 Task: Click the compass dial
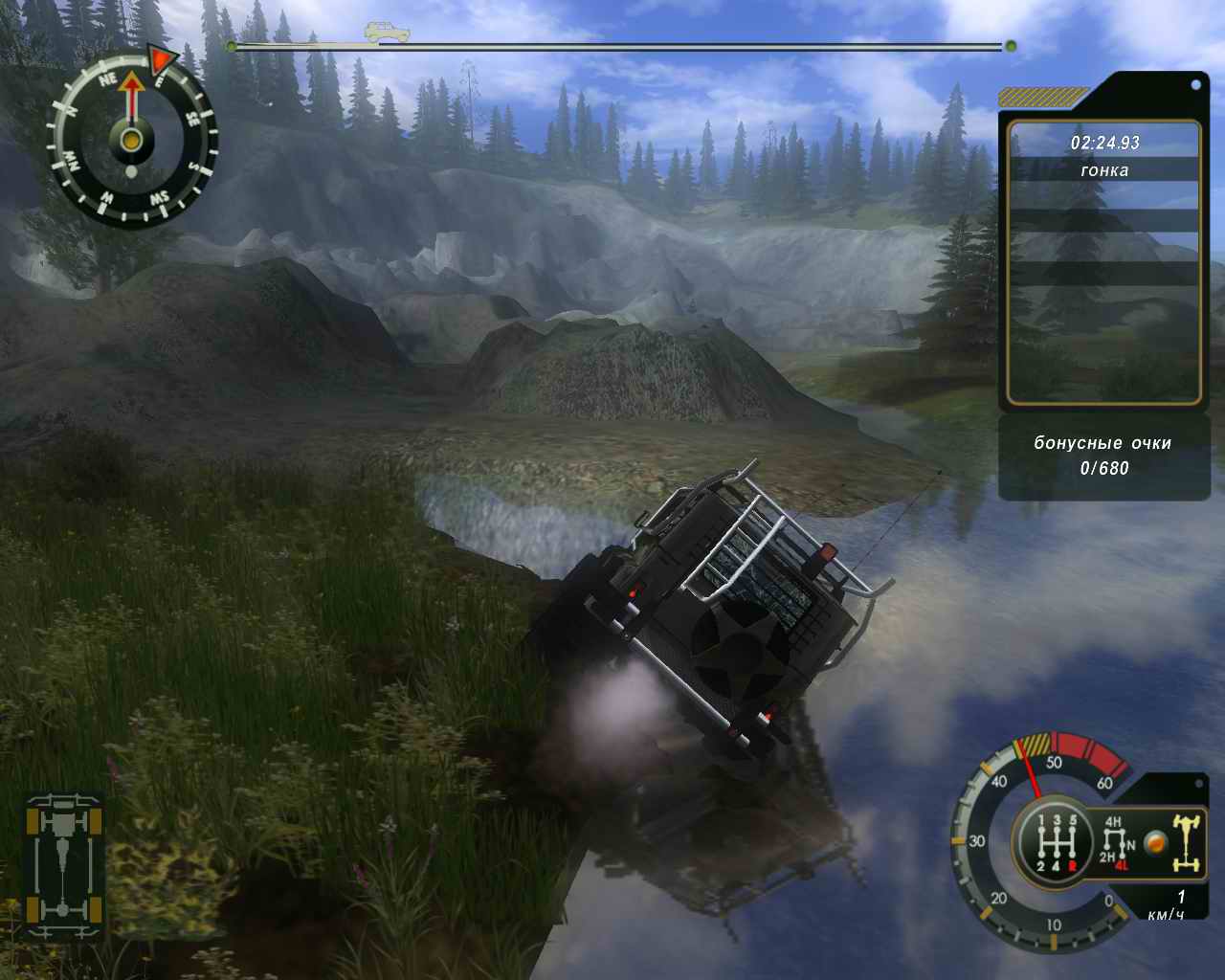tap(132, 141)
